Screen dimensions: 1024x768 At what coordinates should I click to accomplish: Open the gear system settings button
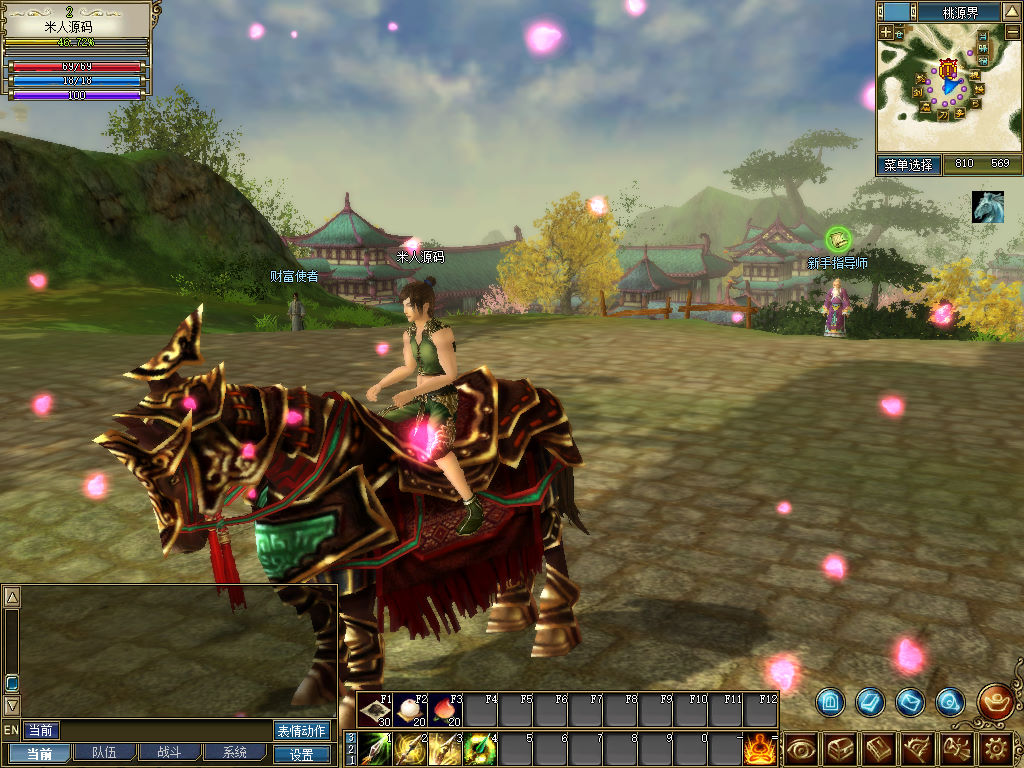coord(996,748)
